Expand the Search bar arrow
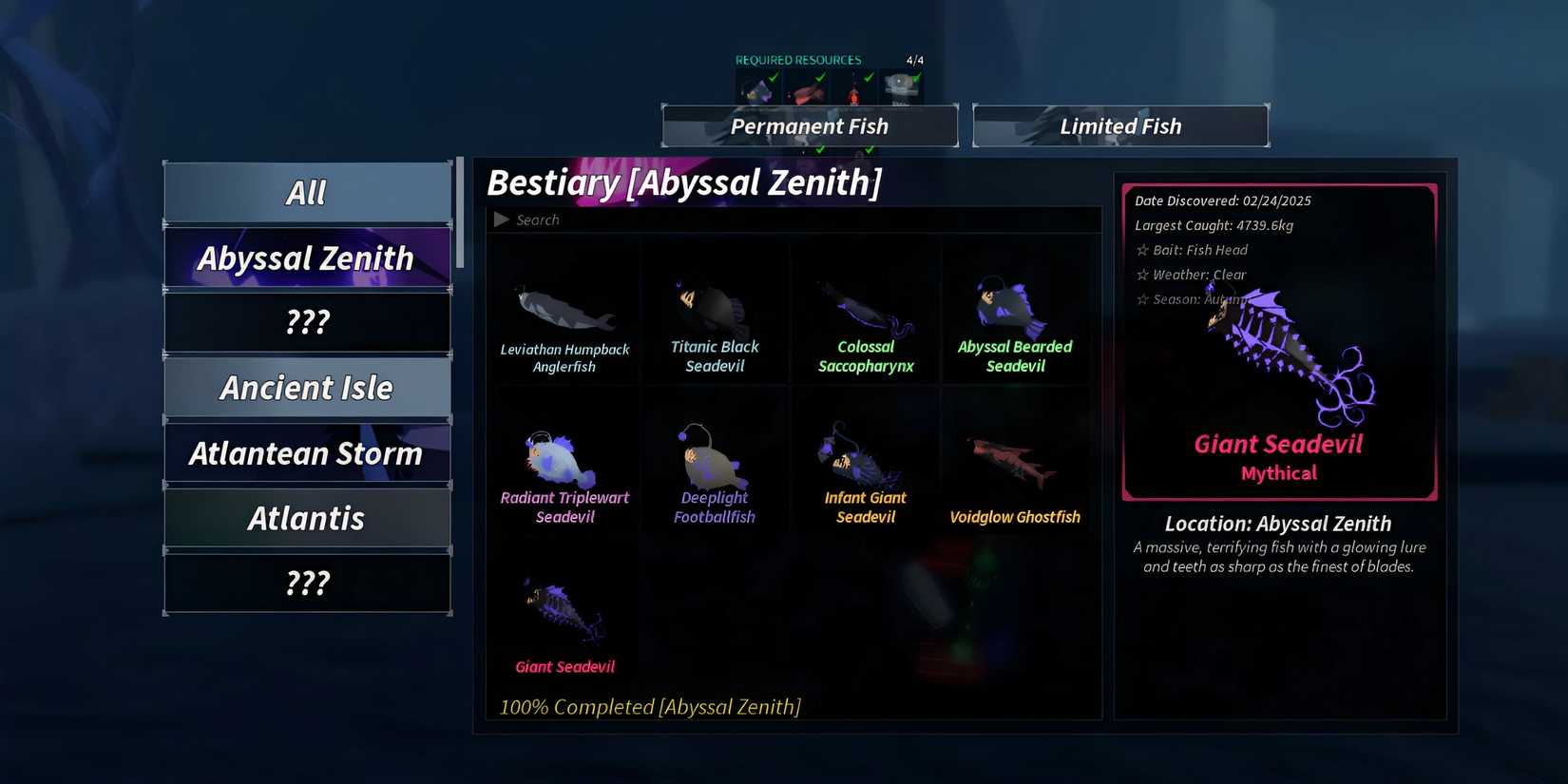 pos(502,219)
